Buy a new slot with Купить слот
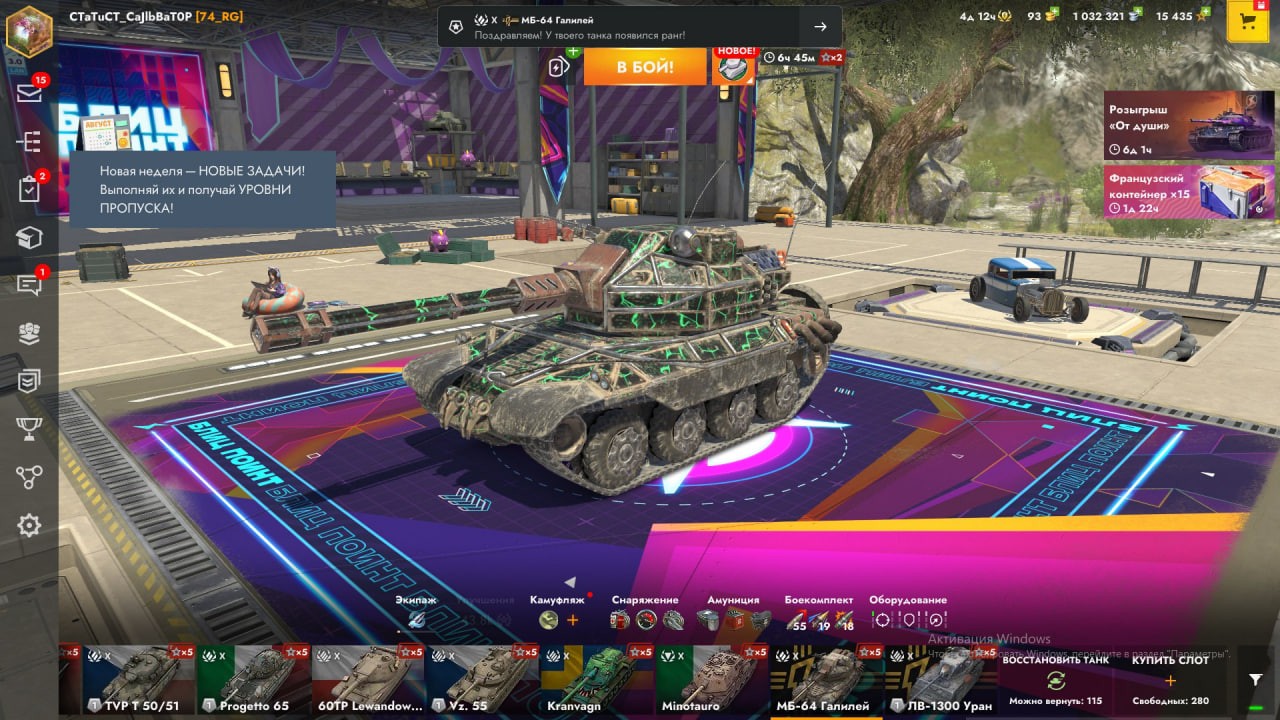This screenshot has height=720, width=1280. click(x=1170, y=680)
